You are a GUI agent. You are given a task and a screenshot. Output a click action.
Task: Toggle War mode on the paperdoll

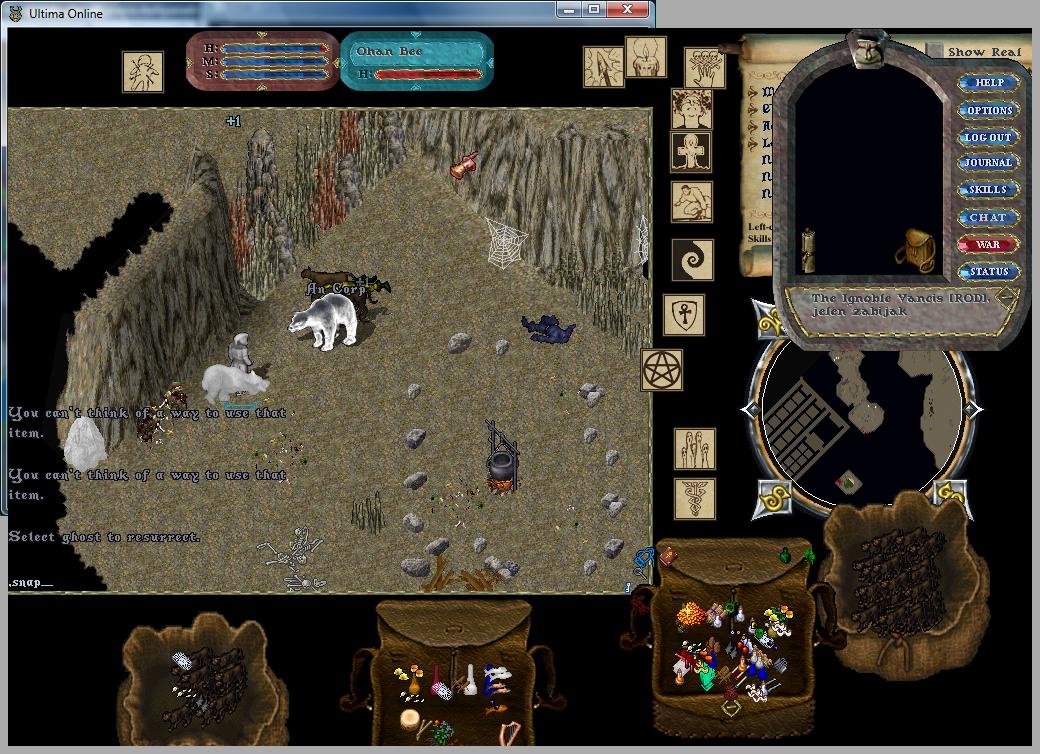(x=988, y=244)
